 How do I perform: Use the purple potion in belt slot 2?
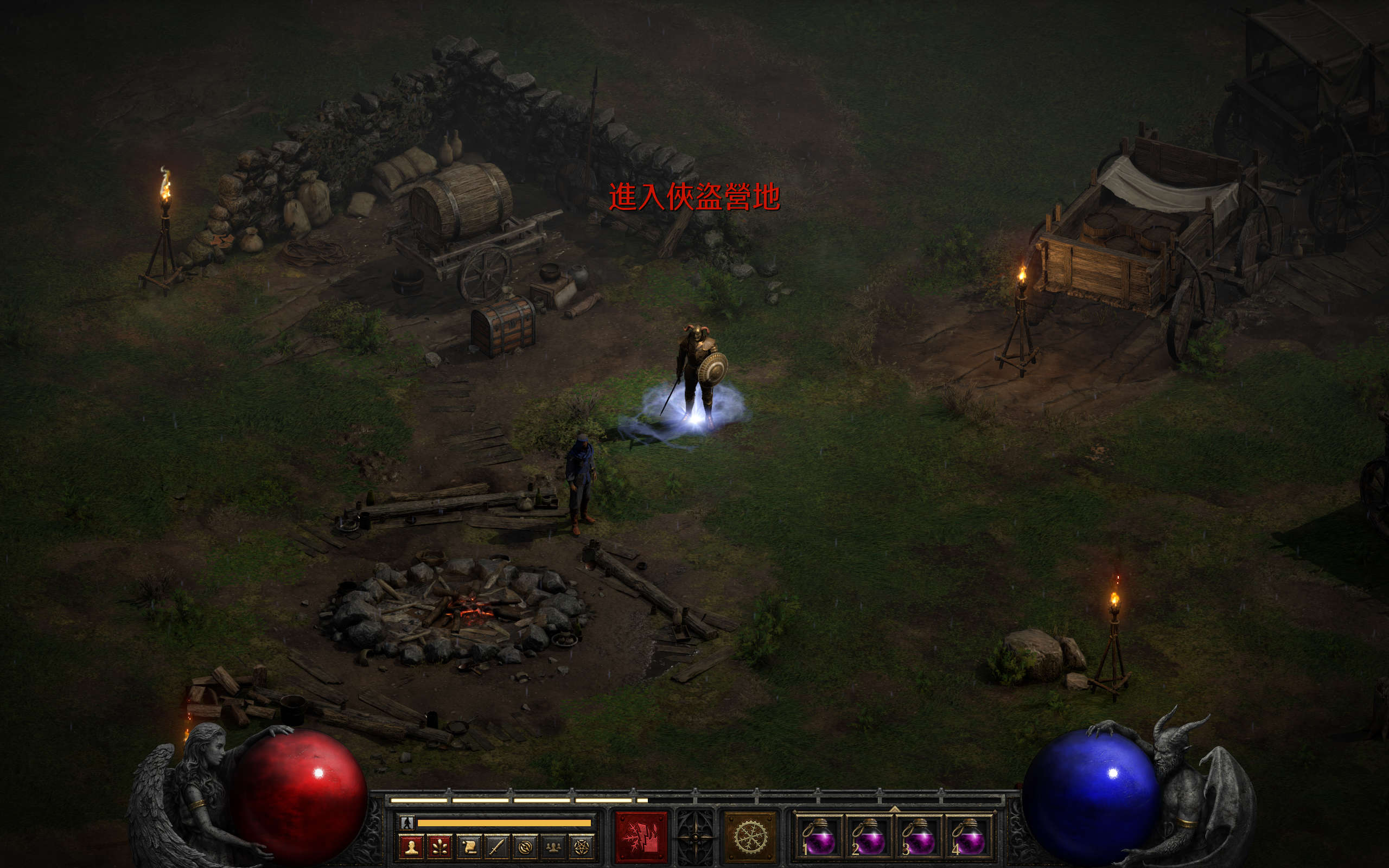[869, 837]
